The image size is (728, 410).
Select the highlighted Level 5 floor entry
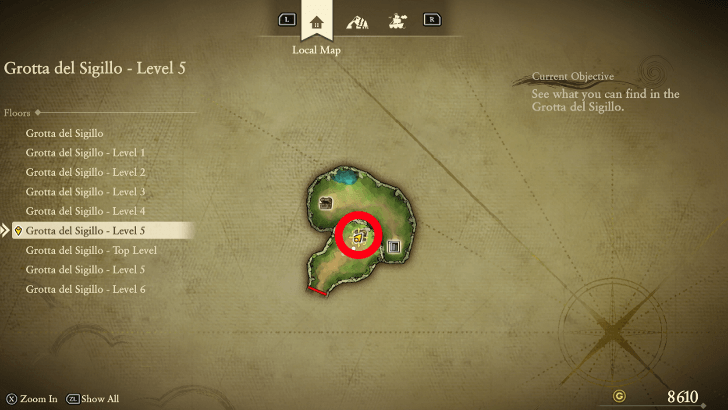[x=86, y=231]
